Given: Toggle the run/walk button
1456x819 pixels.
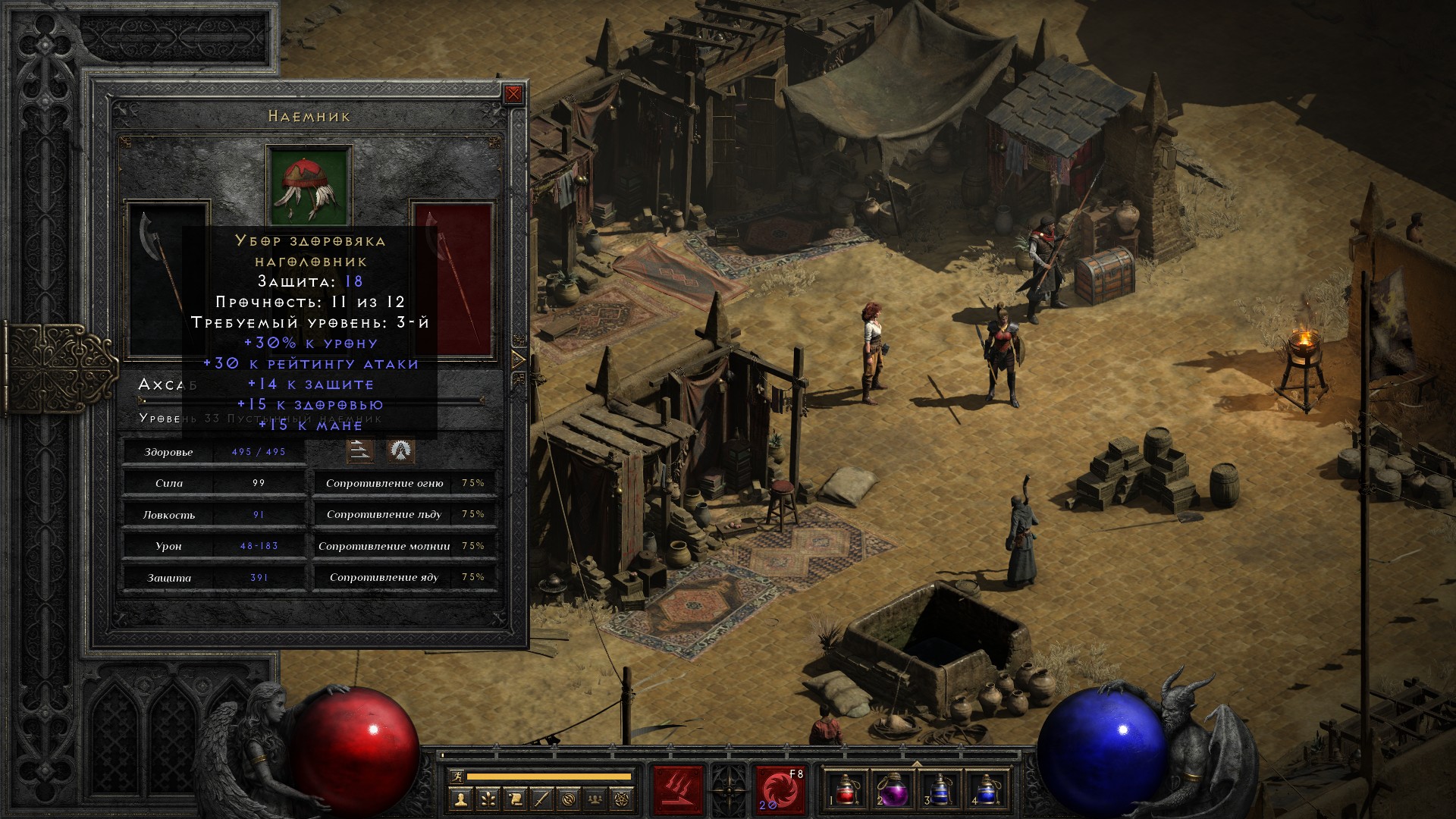Looking at the screenshot, I should click(x=457, y=777).
